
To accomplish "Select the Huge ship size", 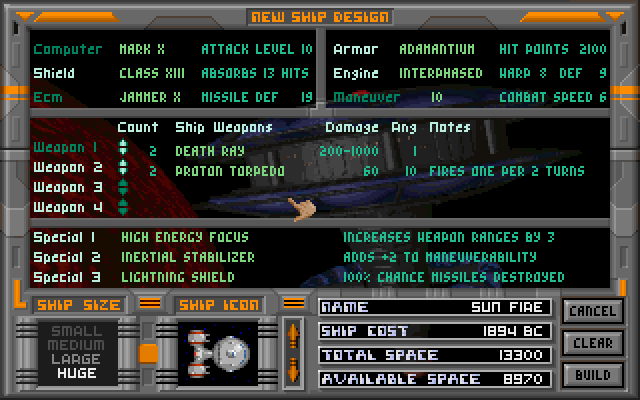I will tap(77, 373).
